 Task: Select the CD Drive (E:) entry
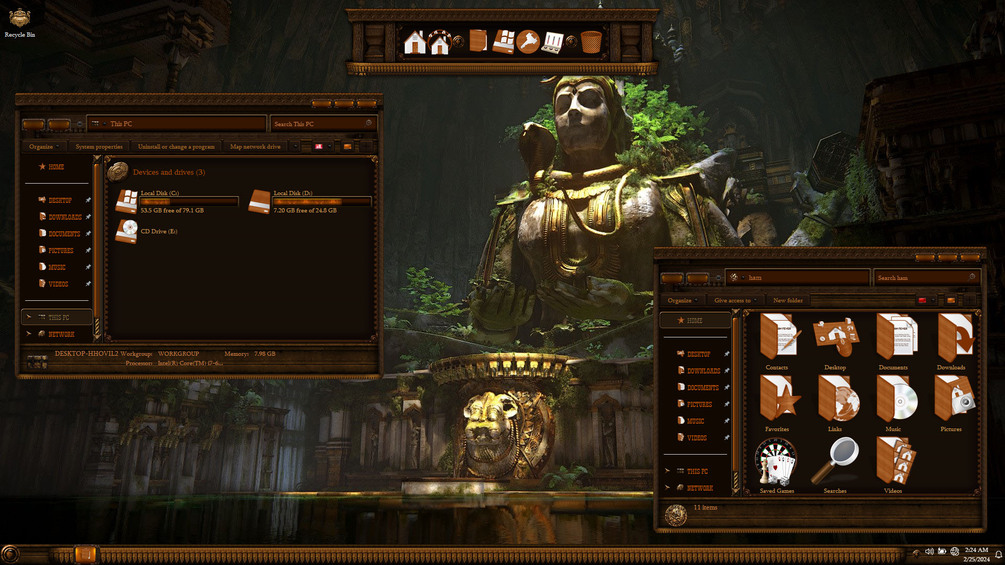pos(127,231)
